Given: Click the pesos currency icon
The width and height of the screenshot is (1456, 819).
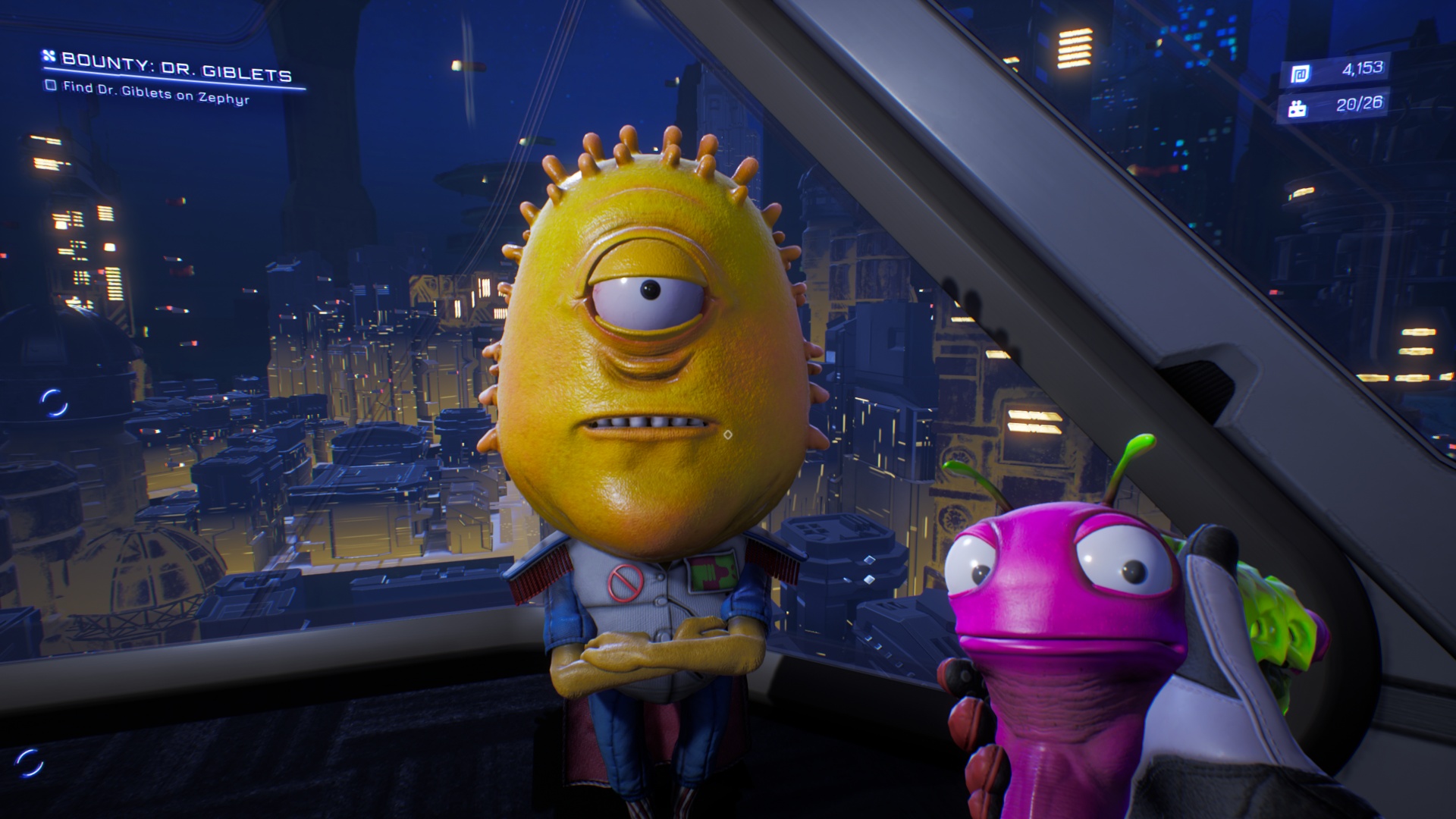Looking at the screenshot, I should point(1300,74).
